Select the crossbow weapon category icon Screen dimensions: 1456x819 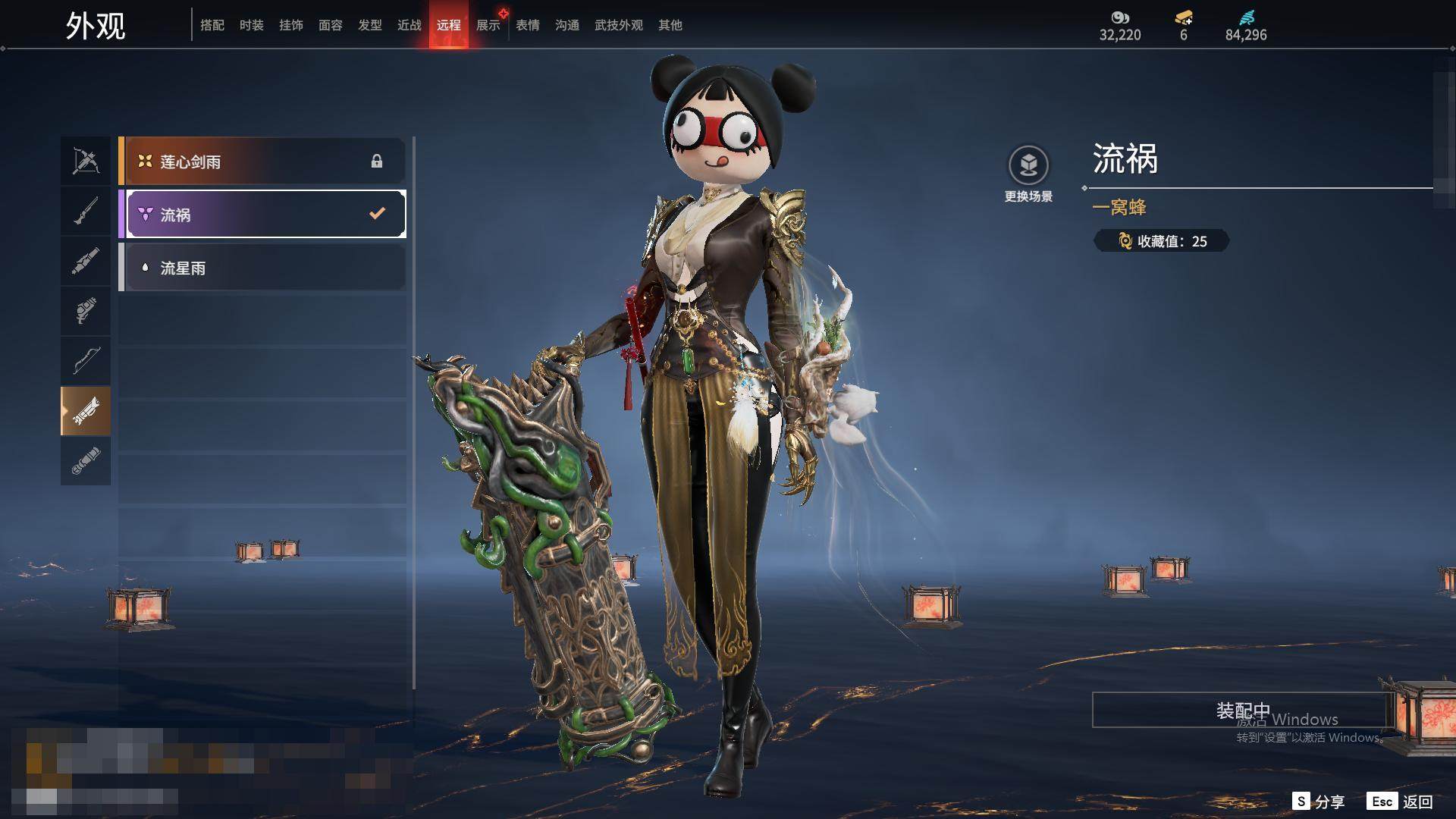[86, 161]
